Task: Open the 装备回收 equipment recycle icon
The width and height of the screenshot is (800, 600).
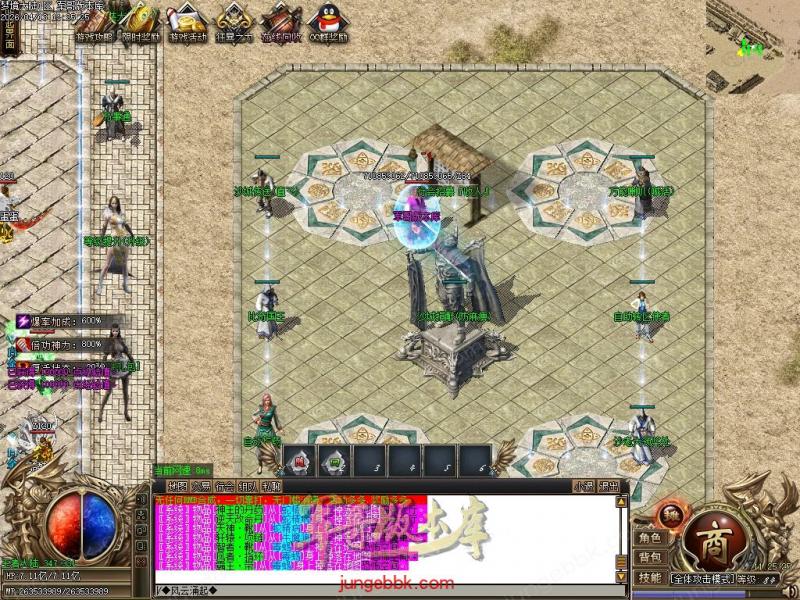Action: tap(280, 20)
